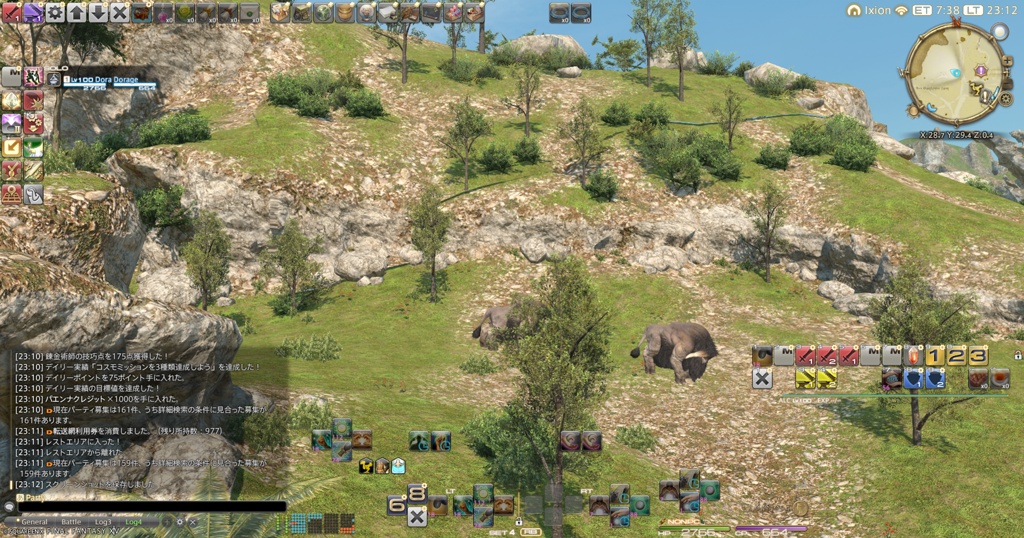Select the number 3 gold hotbar slot

click(x=977, y=356)
